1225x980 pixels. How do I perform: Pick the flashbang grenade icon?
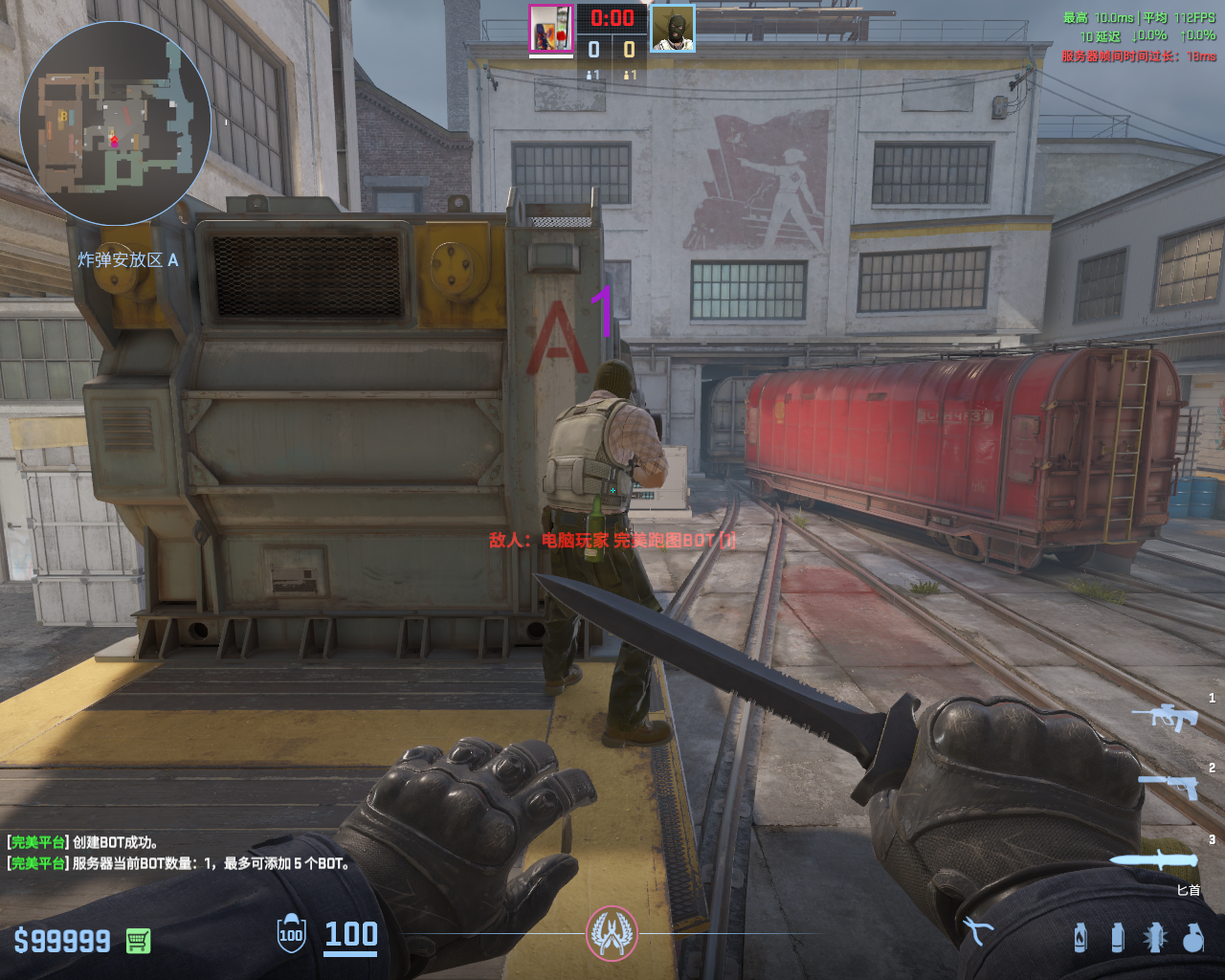point(1155,937)
